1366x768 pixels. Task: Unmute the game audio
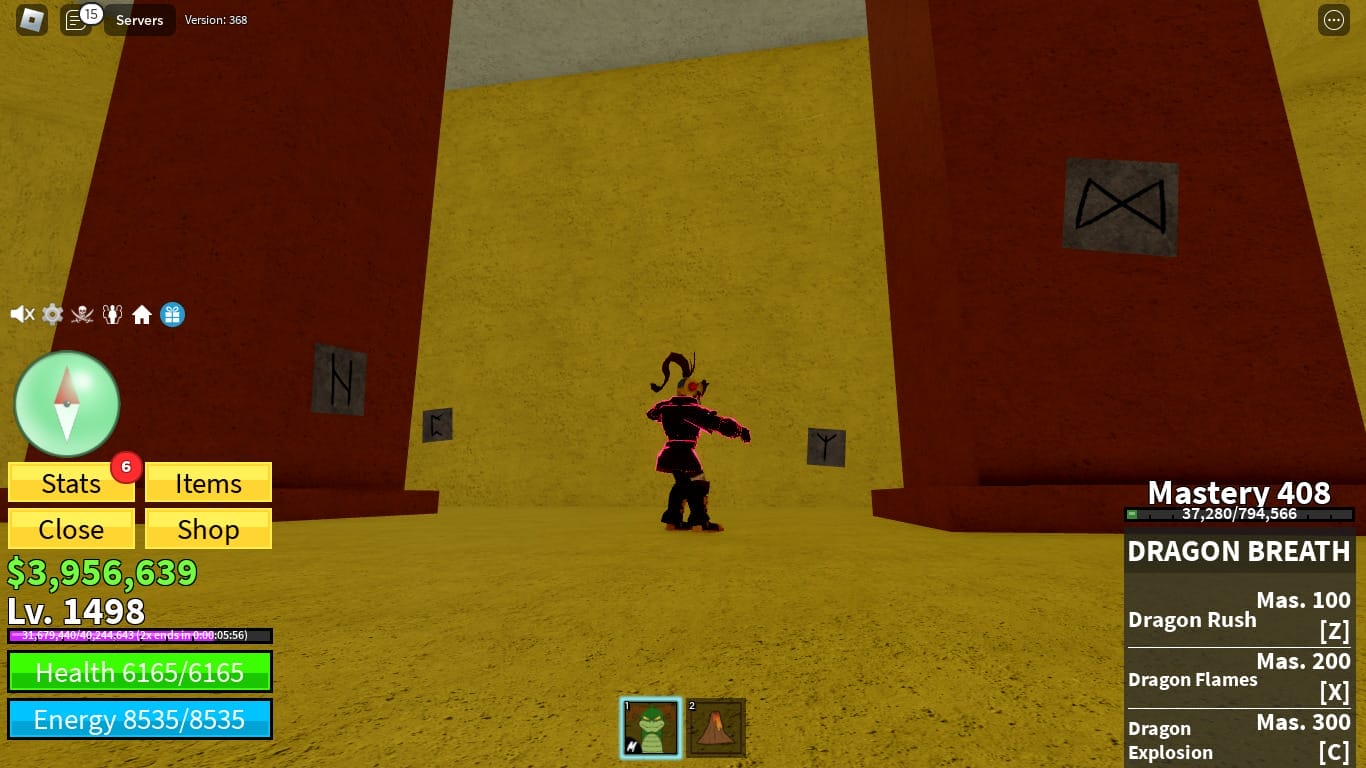[21, 314]
